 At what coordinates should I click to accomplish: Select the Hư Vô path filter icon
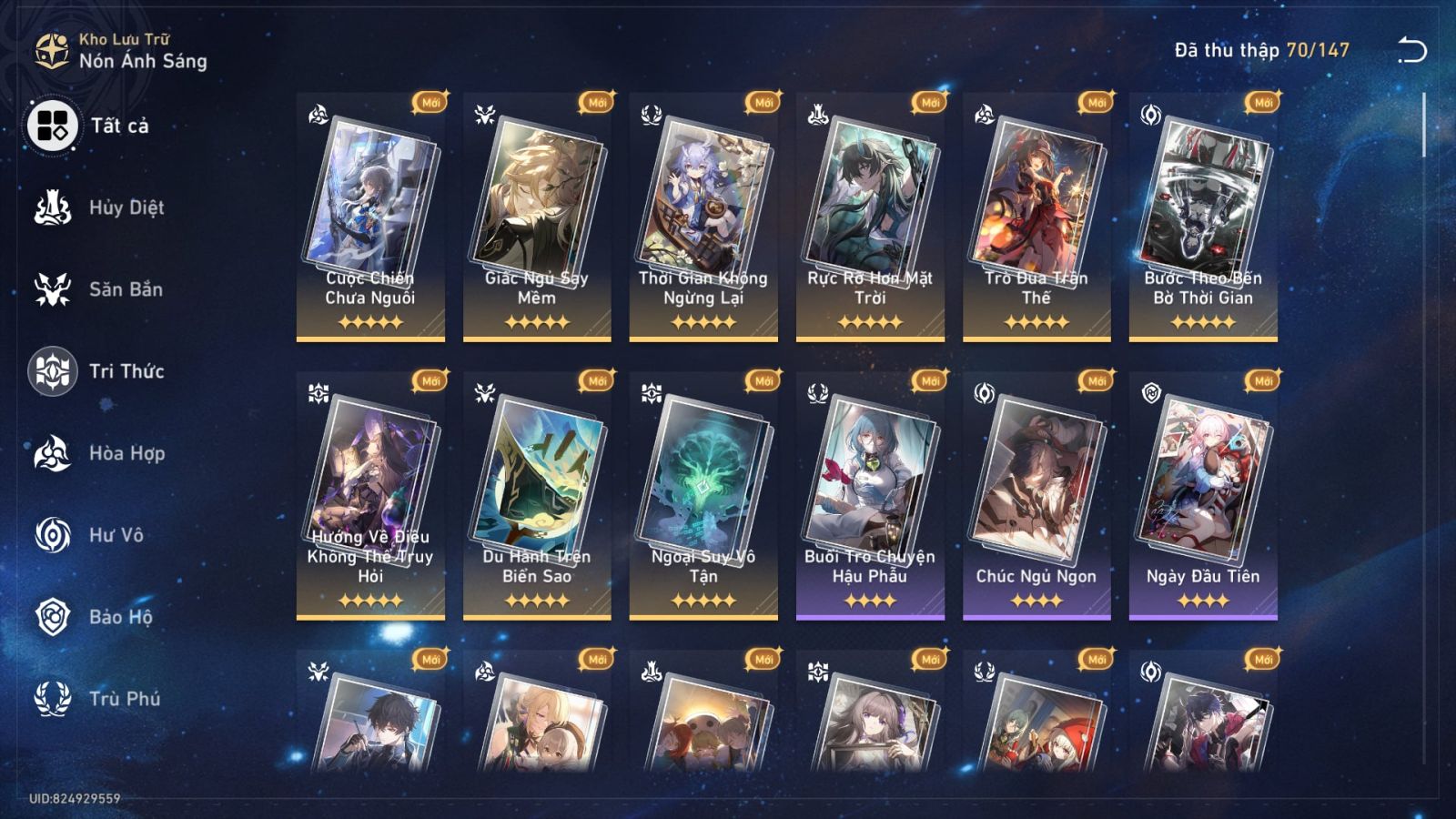click(x=55, y=535)
